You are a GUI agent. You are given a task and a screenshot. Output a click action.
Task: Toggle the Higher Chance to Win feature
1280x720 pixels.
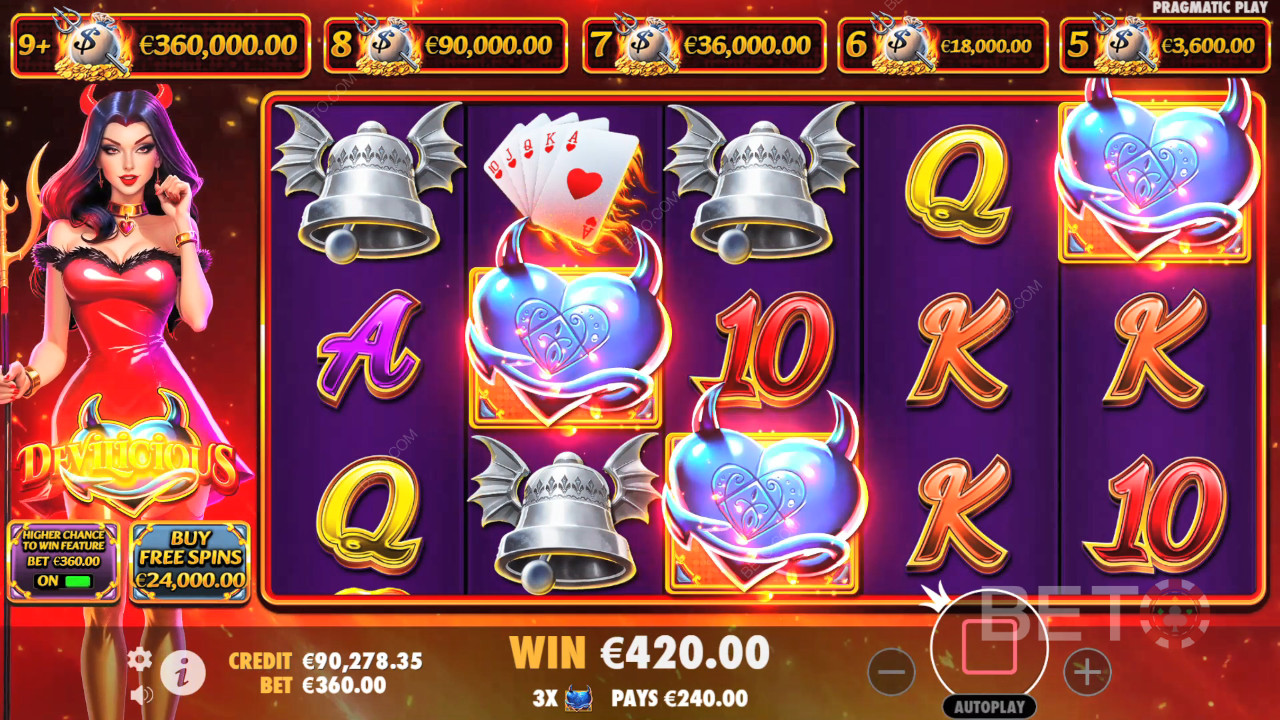pos(63,580)
